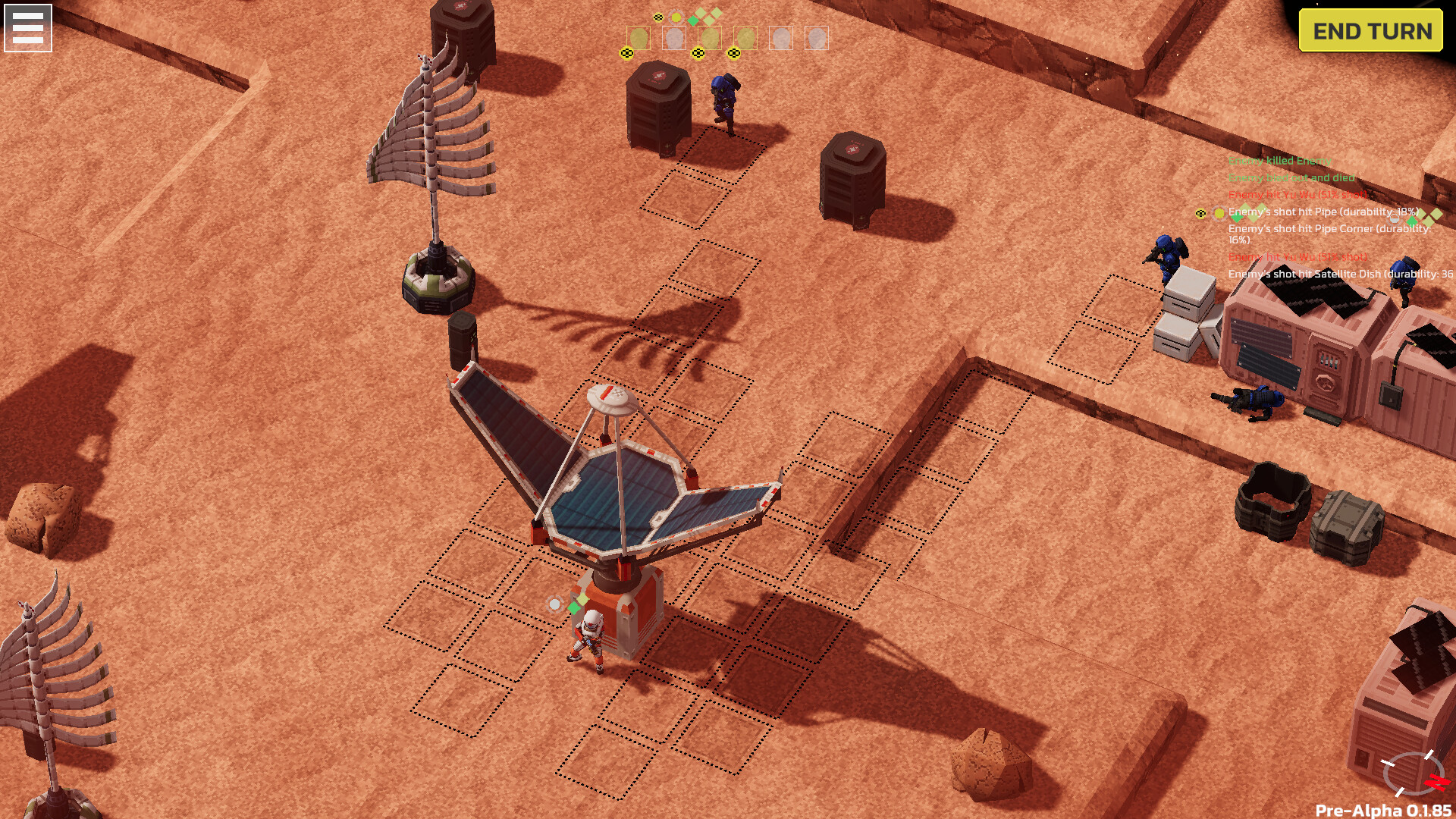The image size is (1456, 819).
Task: Click the third squad member portrait with grenade icon
Action: point(710,39)
